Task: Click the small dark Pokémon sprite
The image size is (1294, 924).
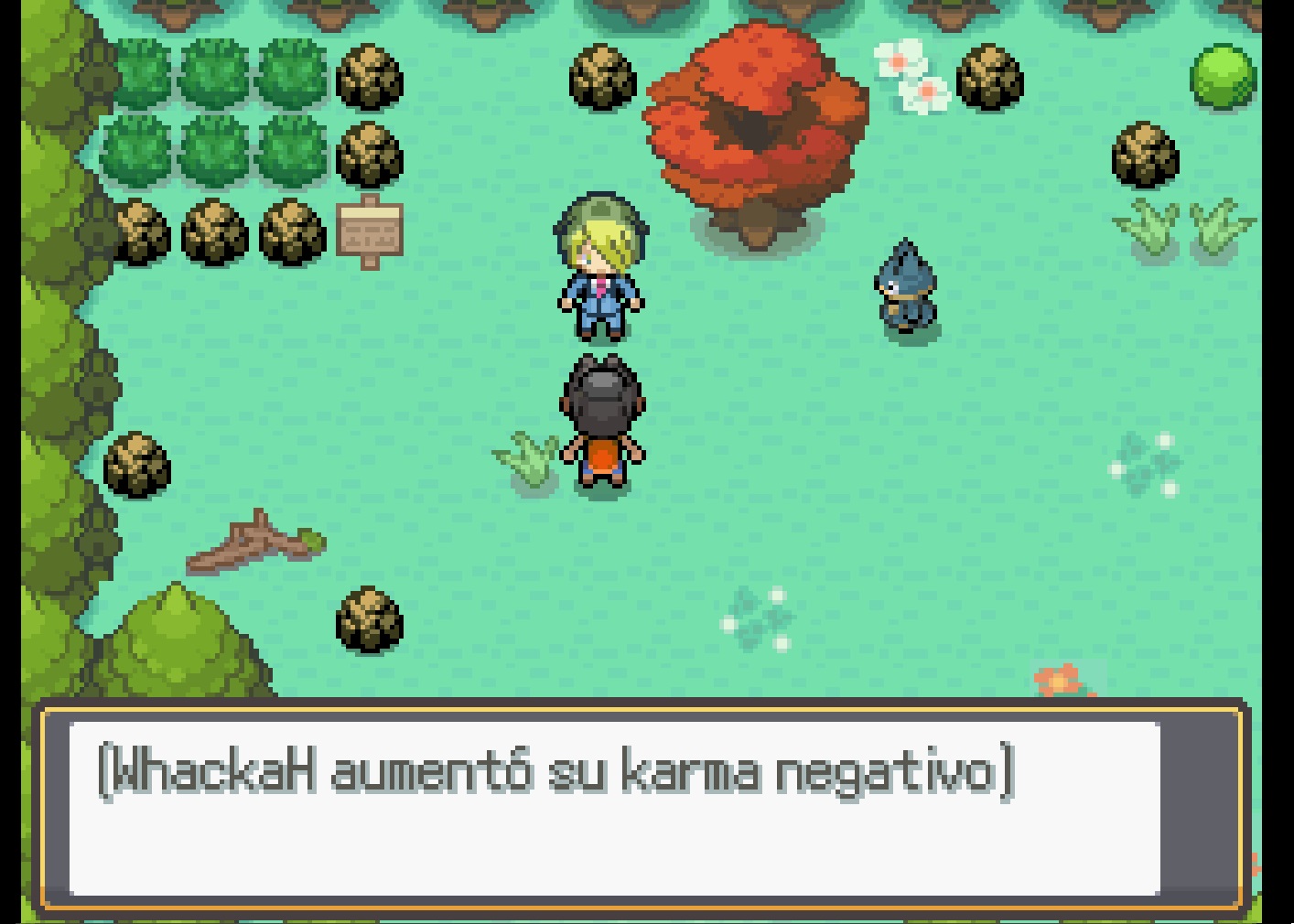Action: coord(904,288)
